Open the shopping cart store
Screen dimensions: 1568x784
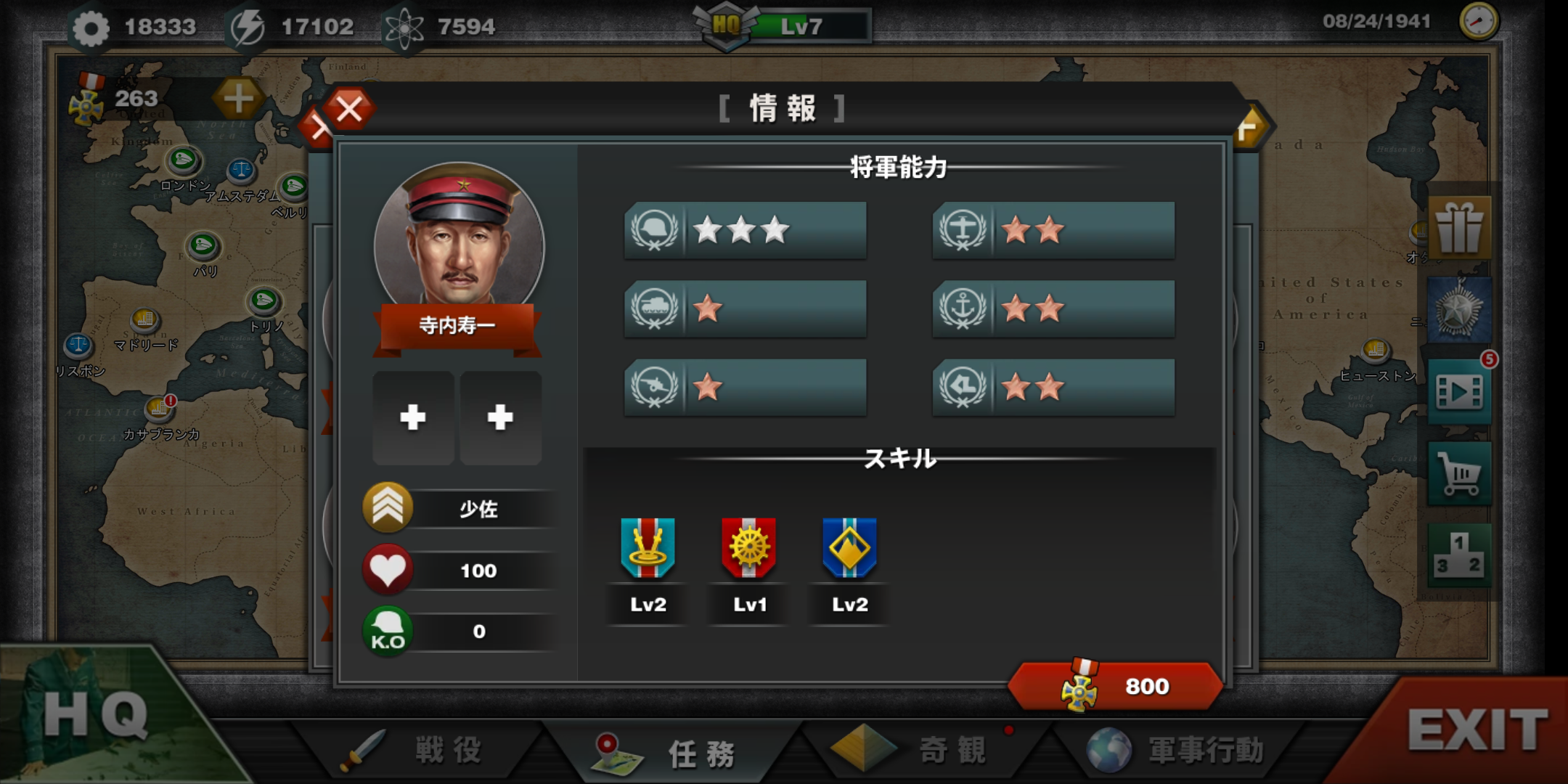pos(1459,475)
